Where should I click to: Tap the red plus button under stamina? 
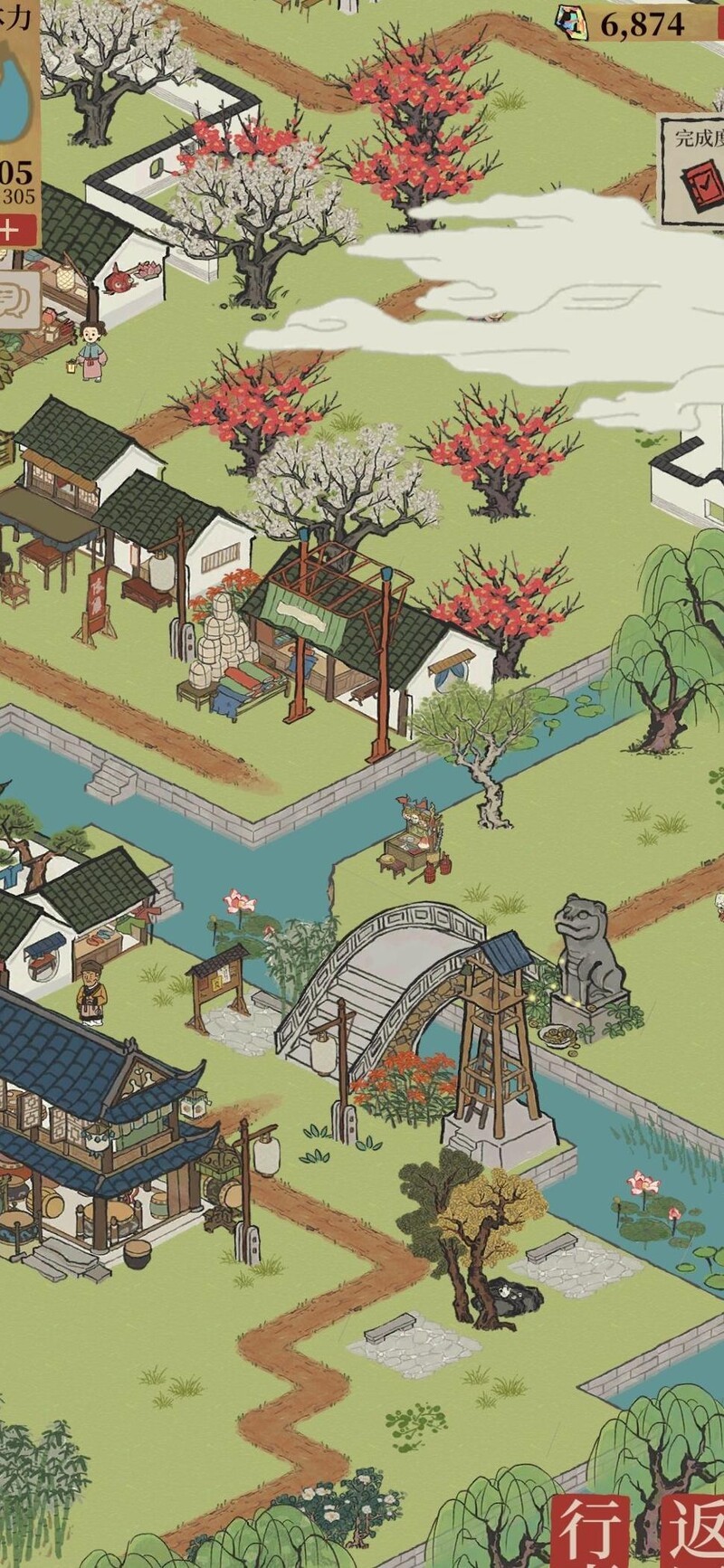tap(11, 229)
